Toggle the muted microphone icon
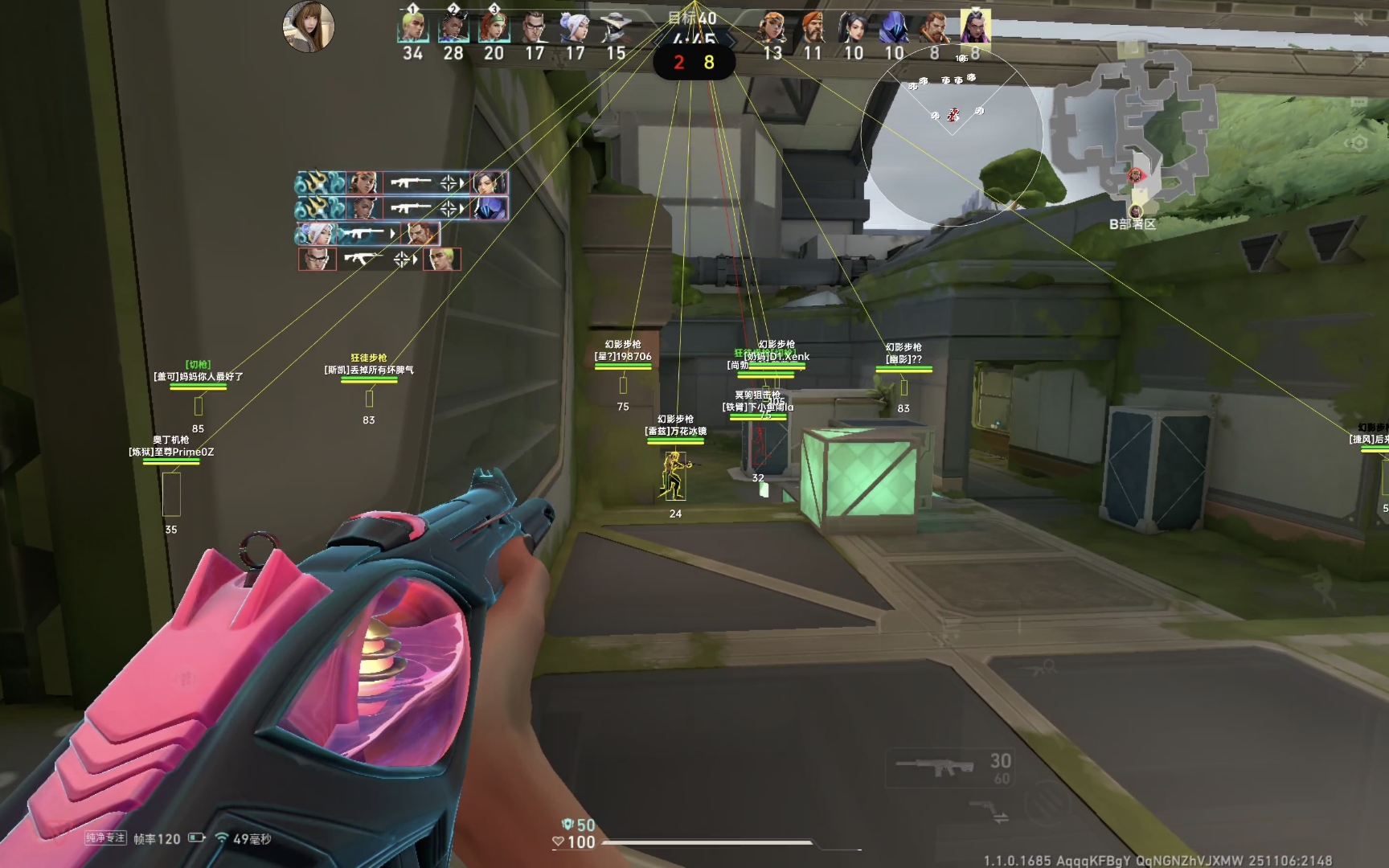Screen dimensions: 1389x868 [x=1360, y=60]
